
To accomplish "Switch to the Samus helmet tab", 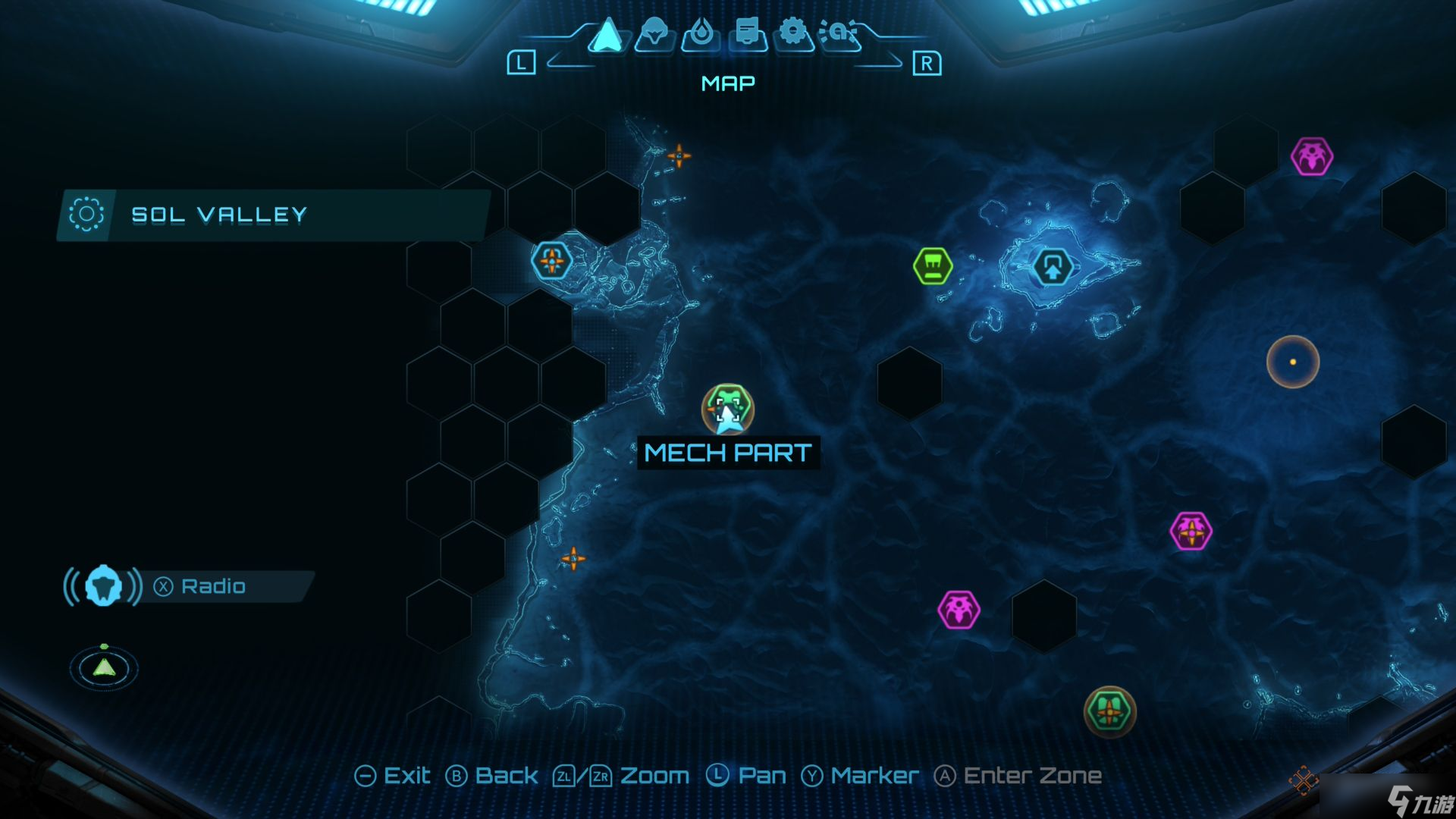I will pyautogui.click(x=654, y=34).
